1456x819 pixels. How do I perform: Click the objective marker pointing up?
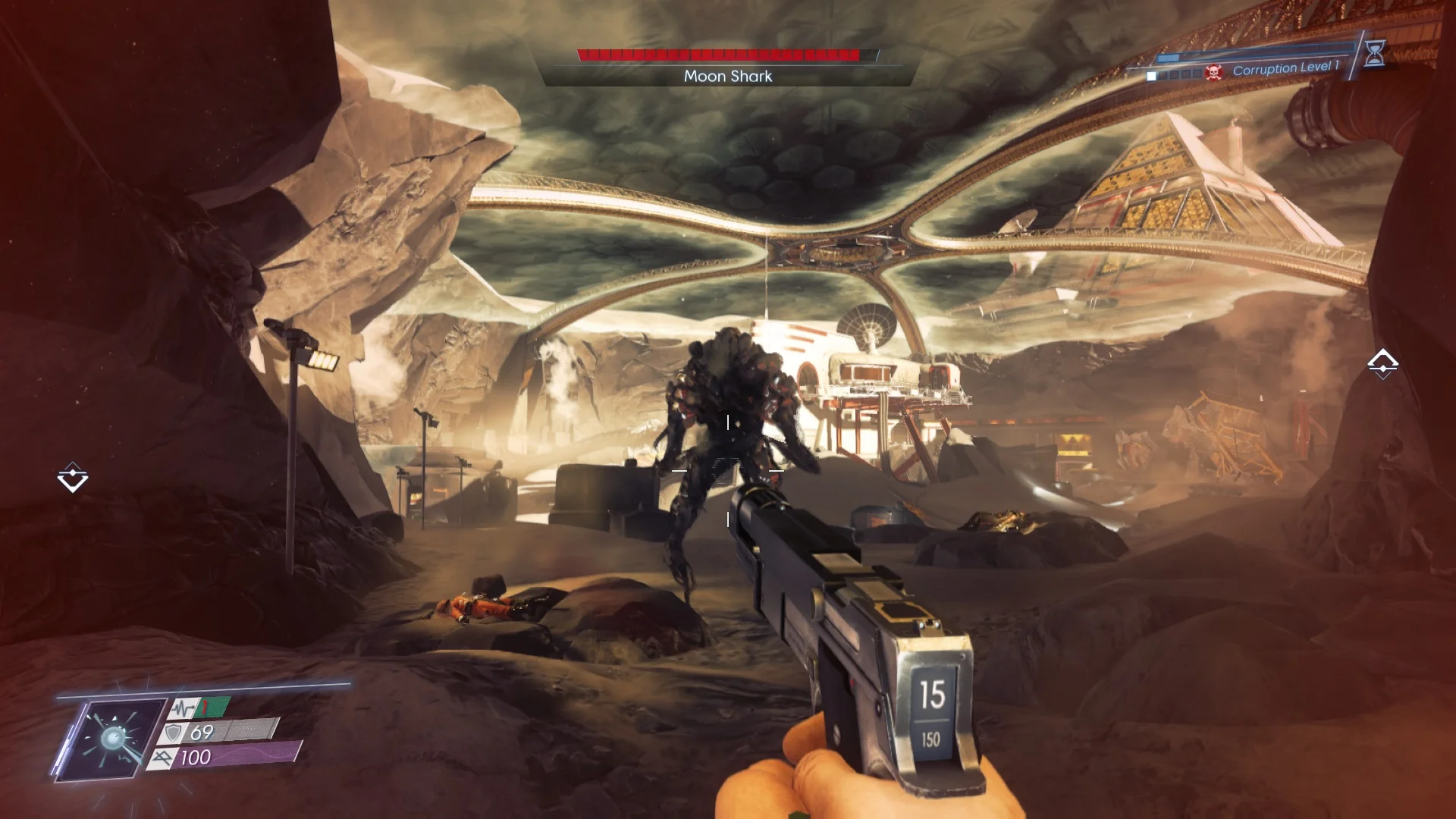pyautogui.click(x=1382, y=364)
